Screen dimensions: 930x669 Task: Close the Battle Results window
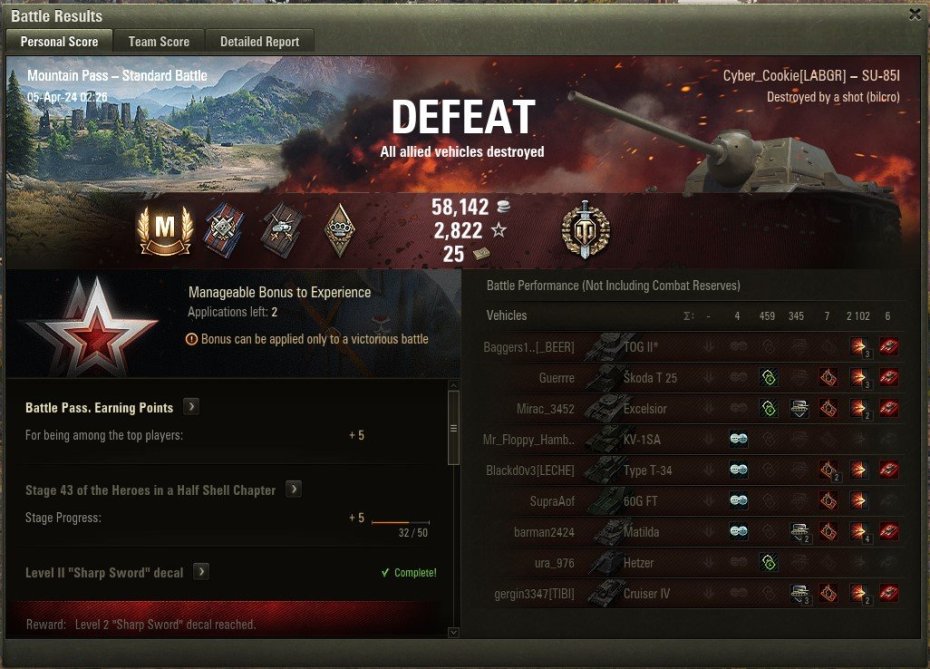pyautogui.click(x=914, y=15)
